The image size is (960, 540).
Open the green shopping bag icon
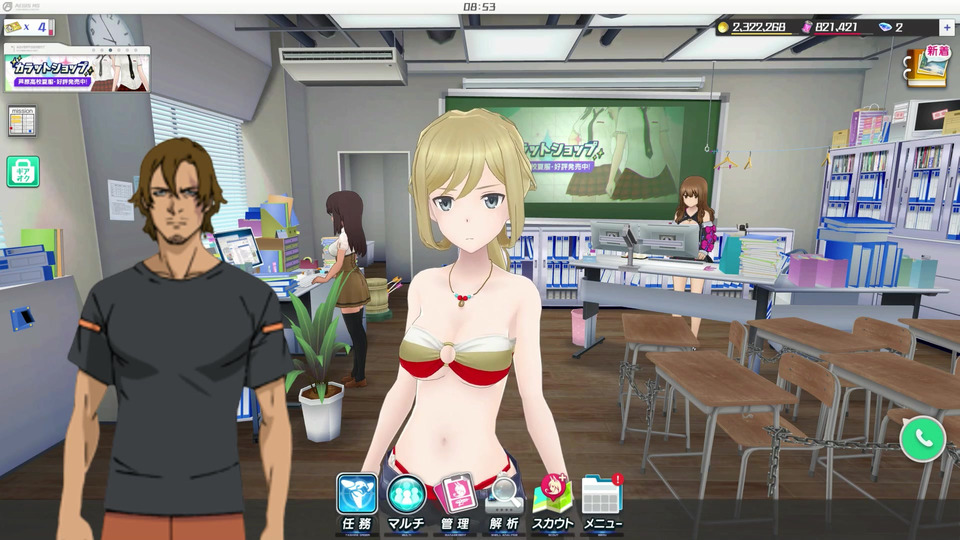point(22,171)
